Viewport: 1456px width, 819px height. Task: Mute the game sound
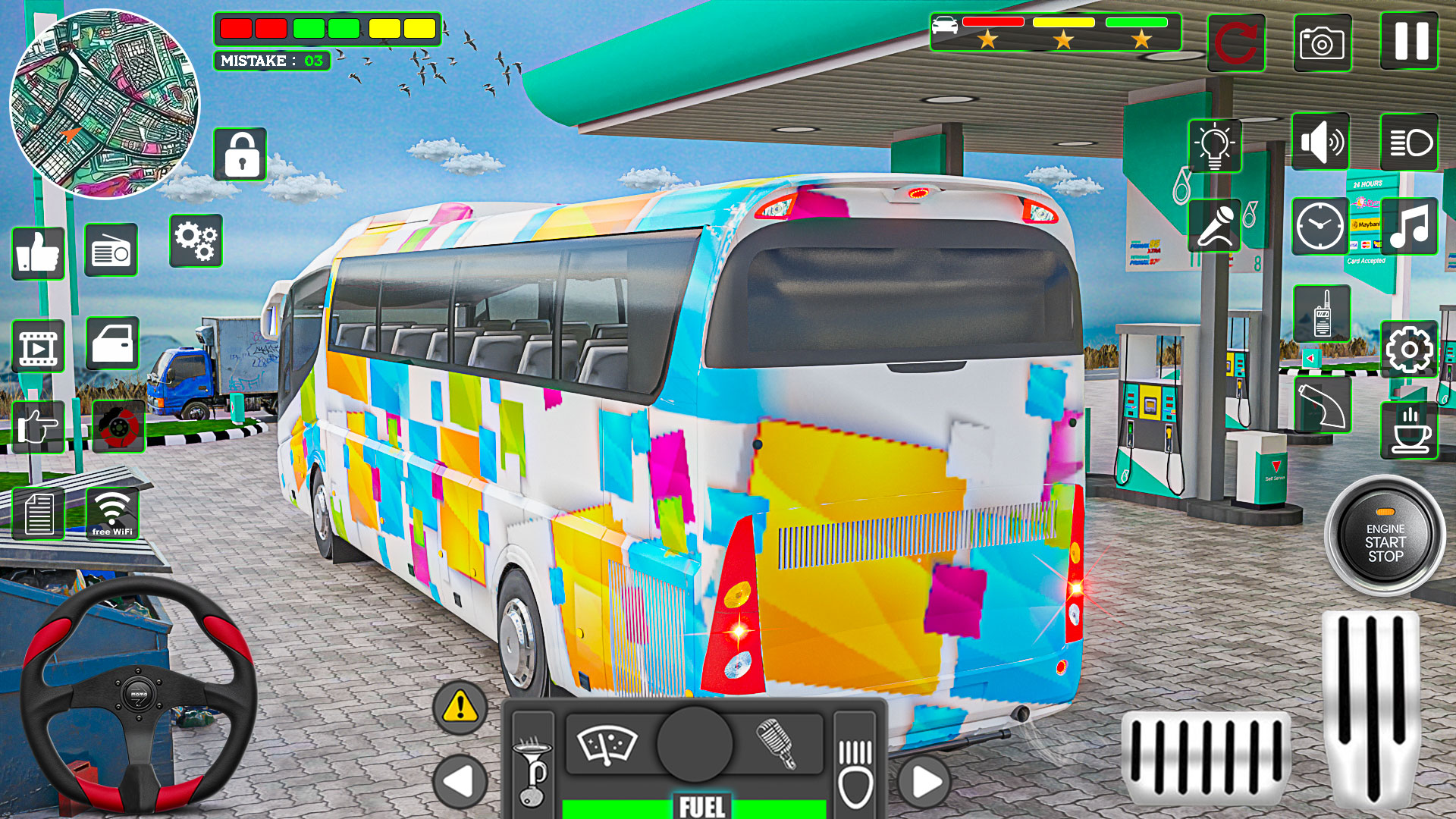[x=1321, y=140]
